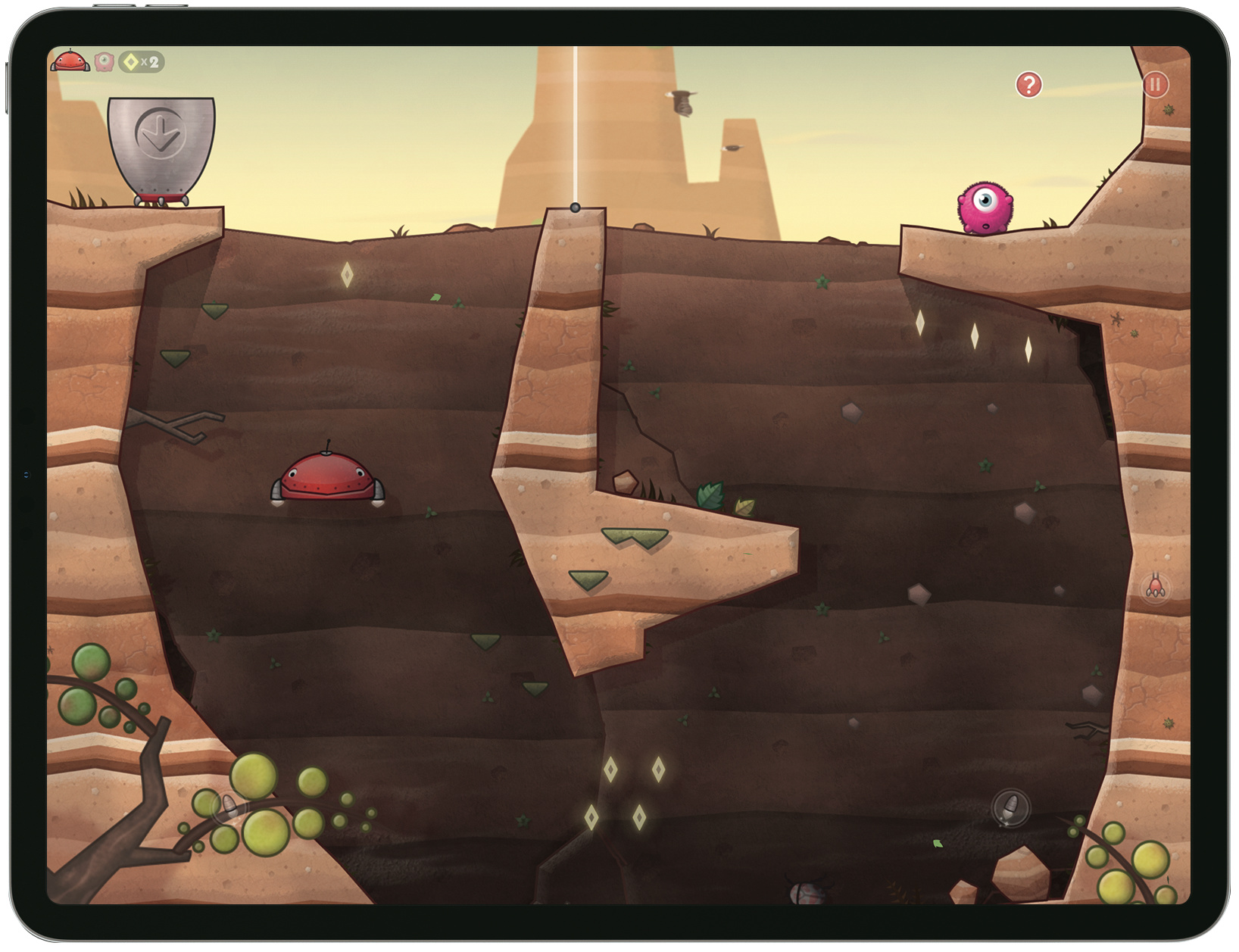Tap the red ship claw button
Image resolution: width=1239 pixels, height=952 pixels.
click(x=1155, y=588)
